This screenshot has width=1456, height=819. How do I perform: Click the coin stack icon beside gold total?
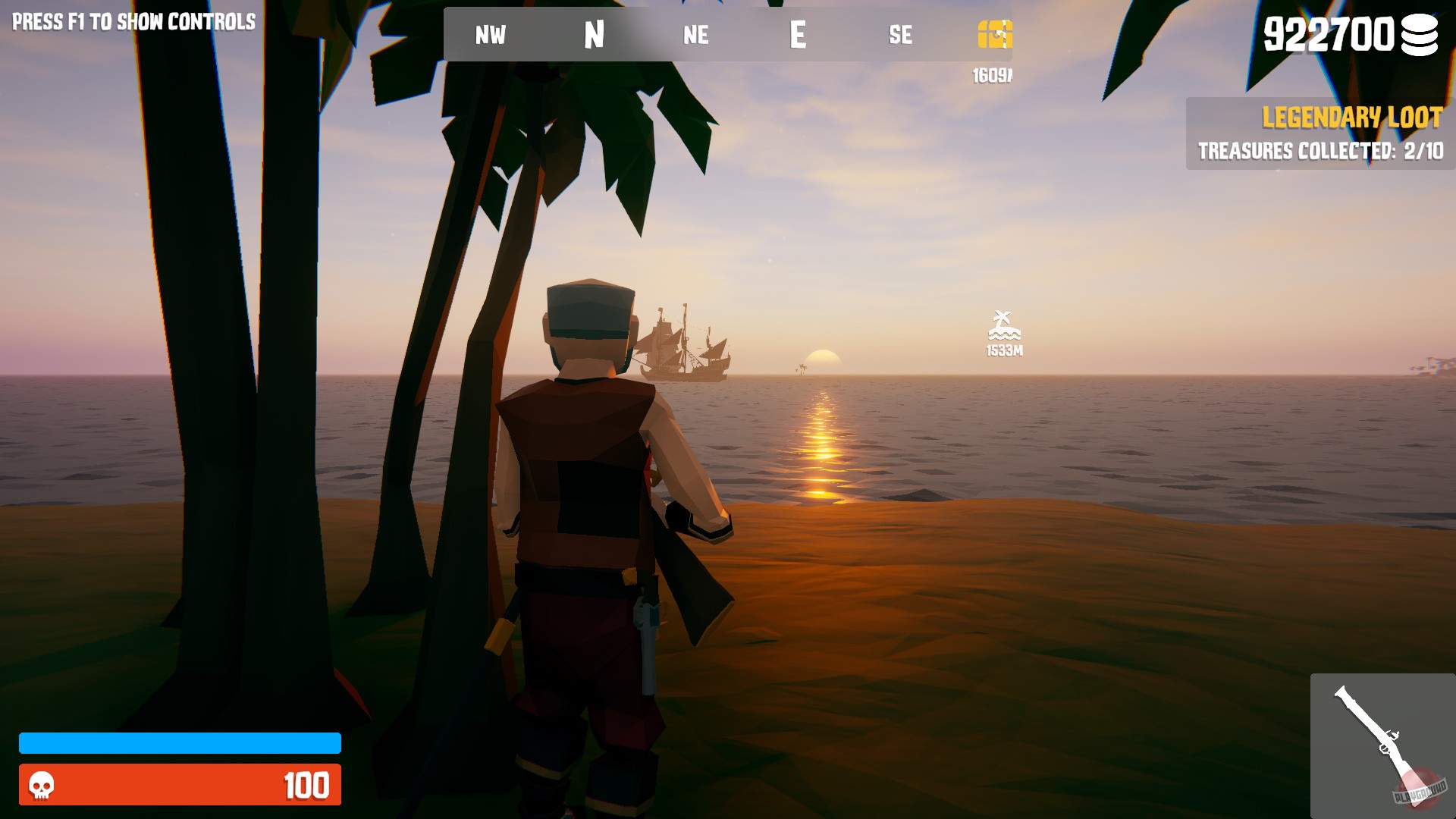click(x=1420, y=35)
